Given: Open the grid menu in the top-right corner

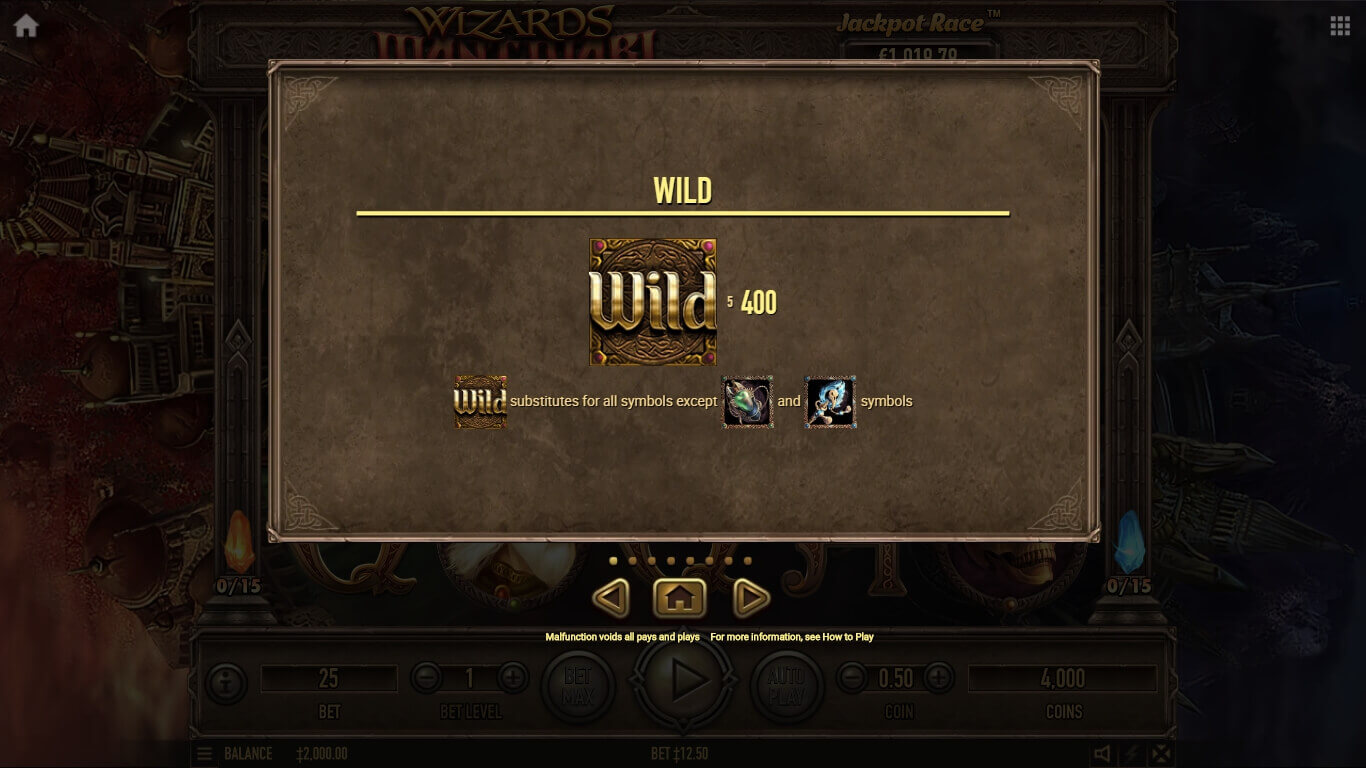Looking at the screenshot, I should point(1340,26).
